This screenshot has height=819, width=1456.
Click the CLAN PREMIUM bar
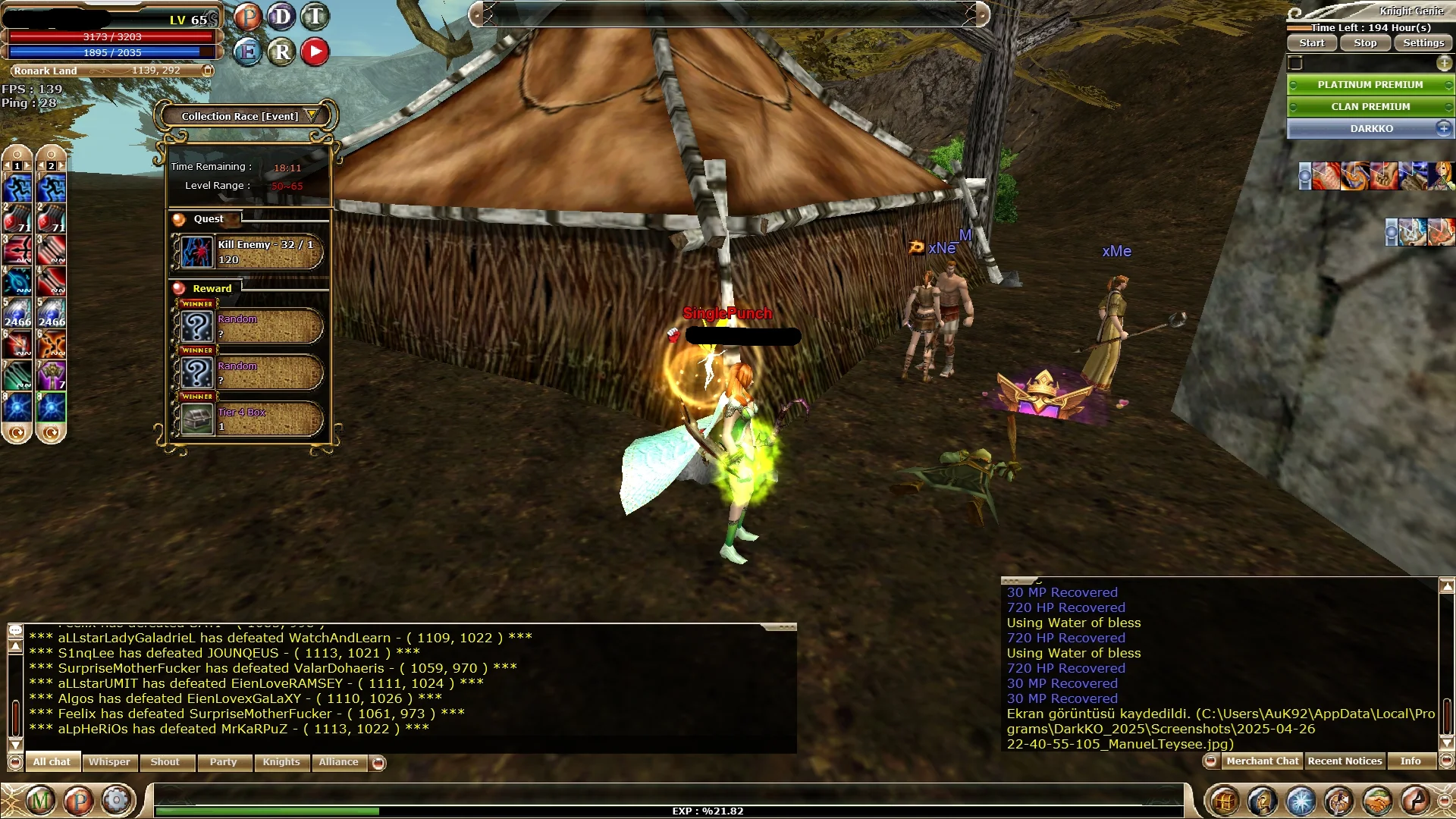tap(1370, 107)
